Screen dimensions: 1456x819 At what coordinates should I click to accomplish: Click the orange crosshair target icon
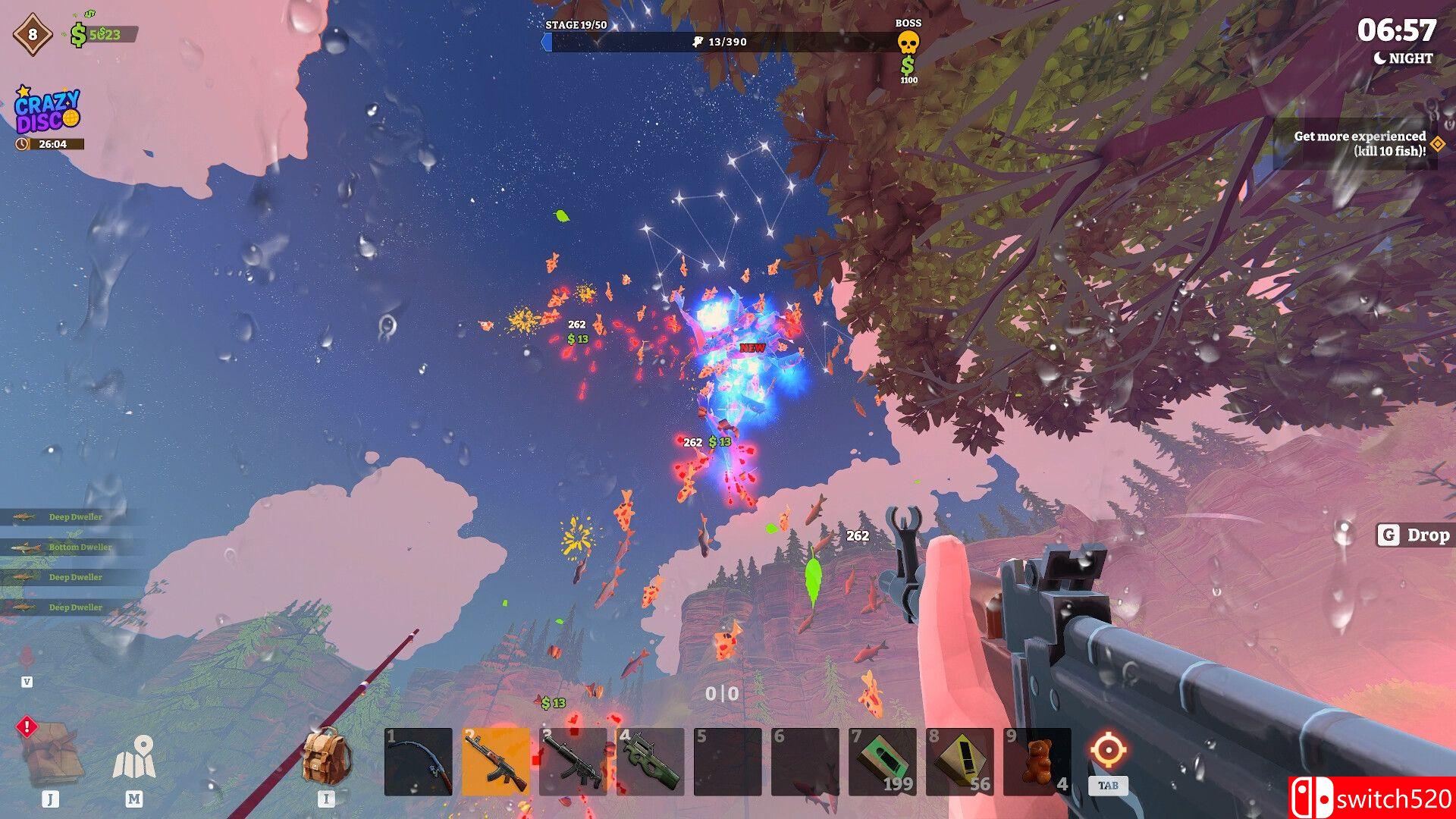pyautogui.click(x=1108, y=750)
